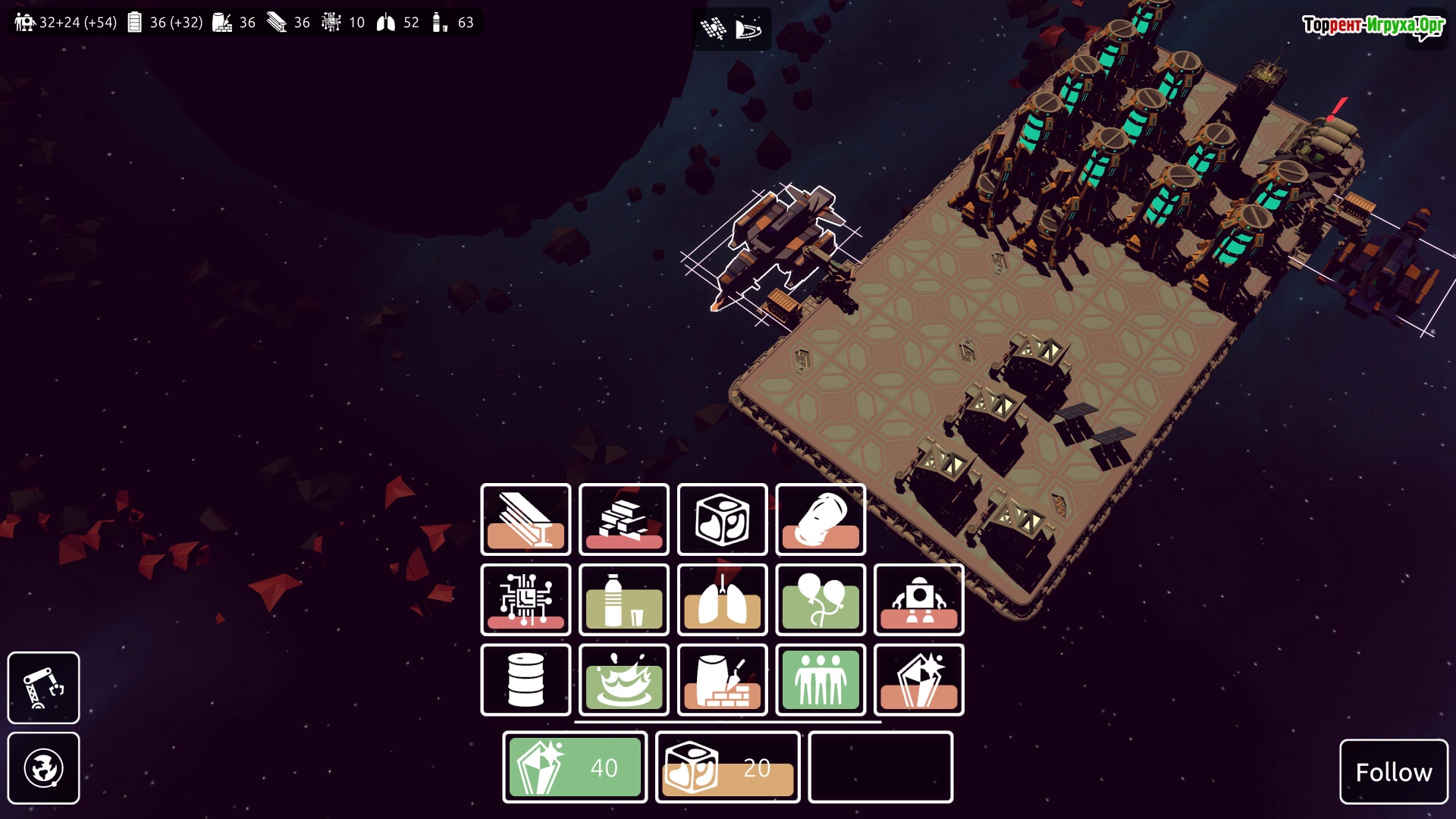The width and height of the screenshot is (1456, 819).
Task: Choose the robot resource tile
Action: [919, 600]
